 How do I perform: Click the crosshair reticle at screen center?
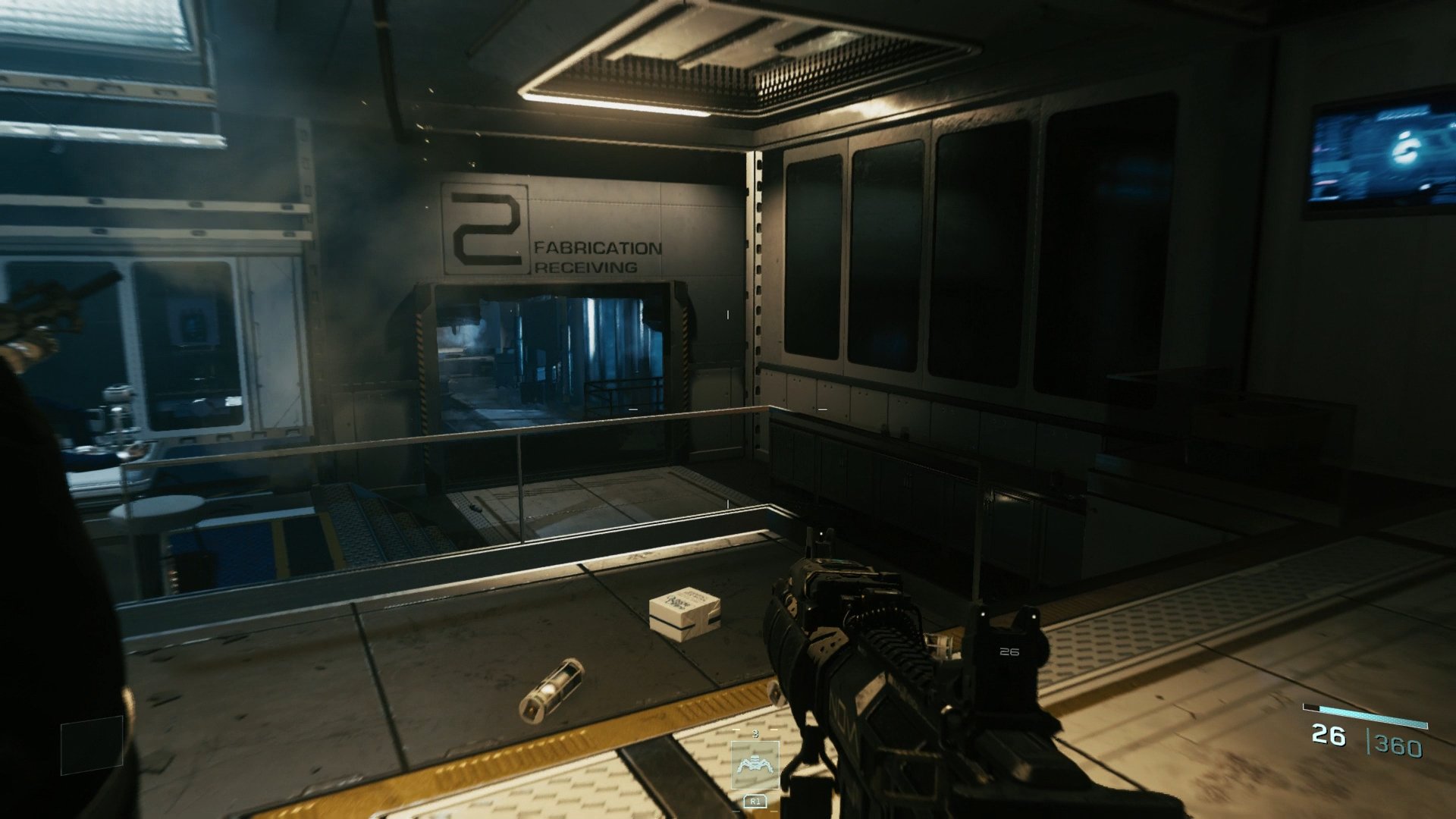(728, 409)
